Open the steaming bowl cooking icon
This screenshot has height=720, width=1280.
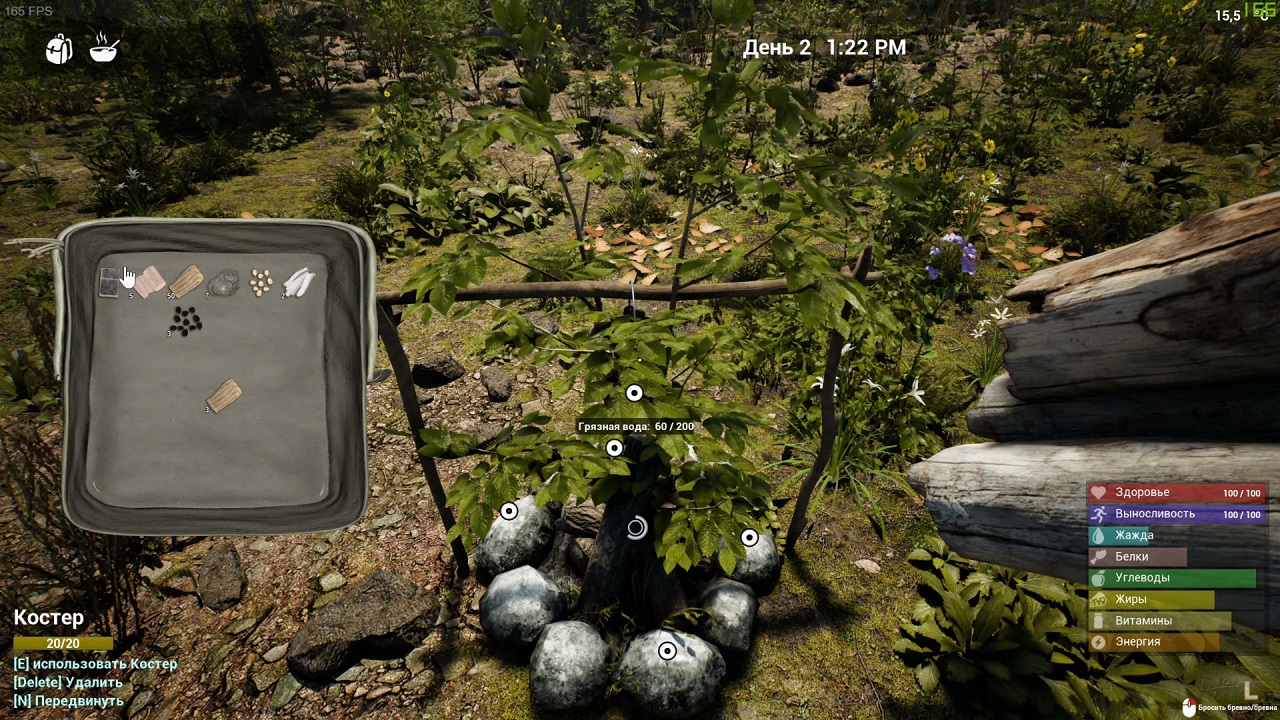104,48
